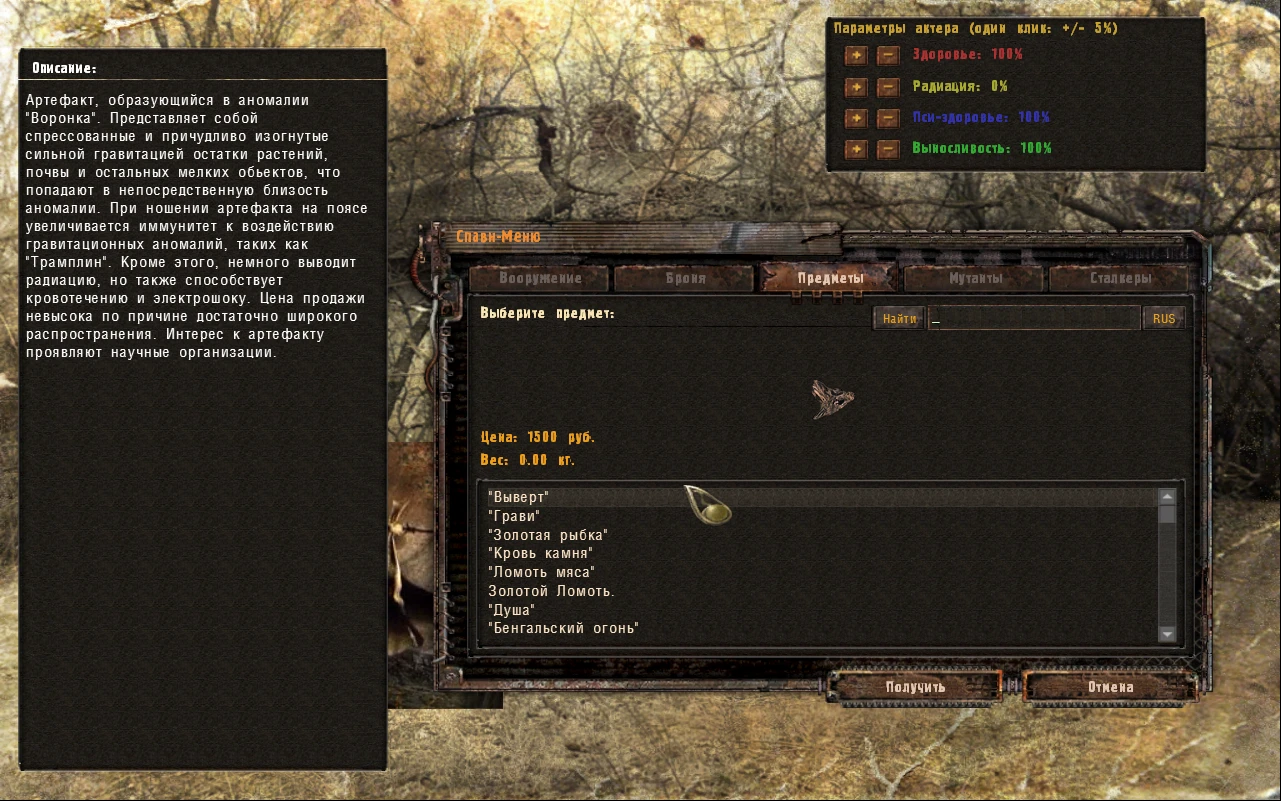Increase Здоровье with the plus button
Screen dimensions: 1281x801
(x=856, y=55)
